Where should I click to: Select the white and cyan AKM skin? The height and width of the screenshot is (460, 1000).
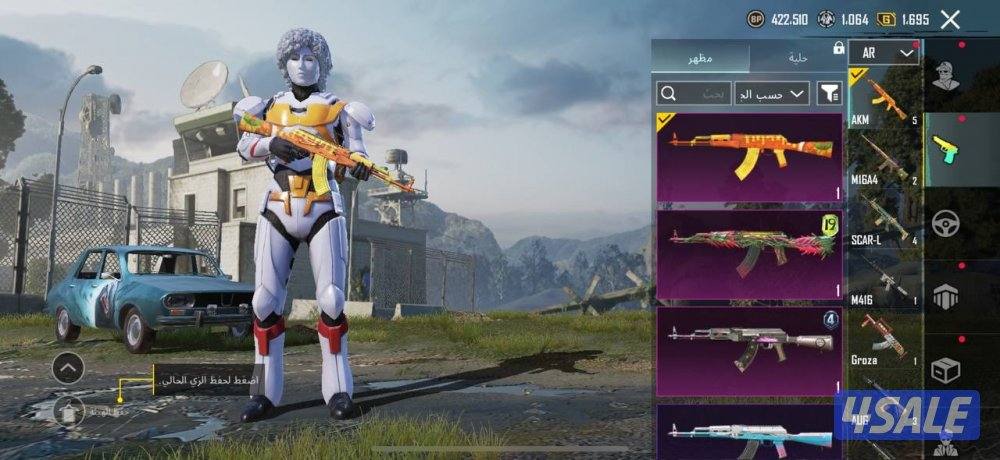coord(749,432)
